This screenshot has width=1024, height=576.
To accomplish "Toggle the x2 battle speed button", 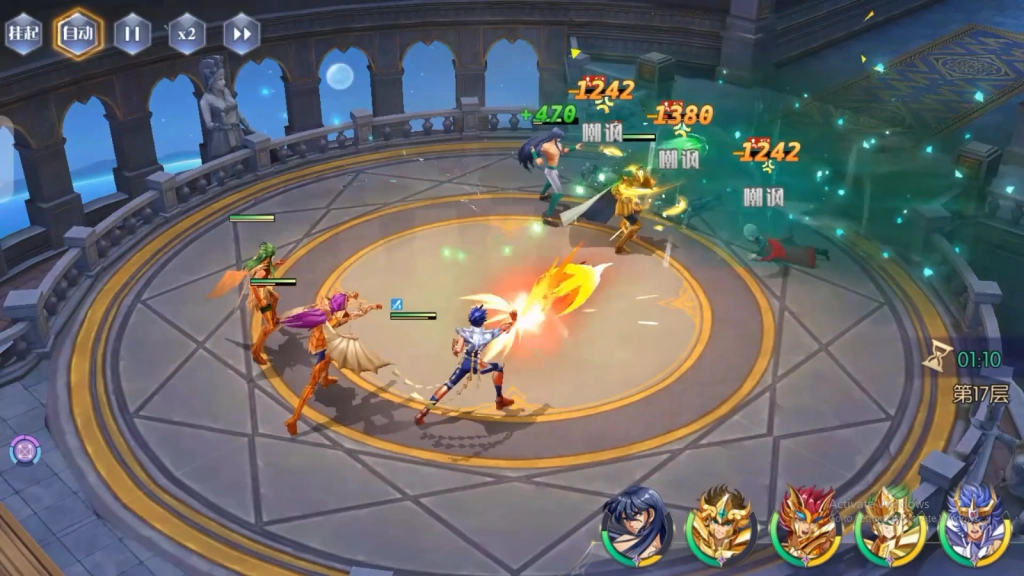I will click(186, 34).
